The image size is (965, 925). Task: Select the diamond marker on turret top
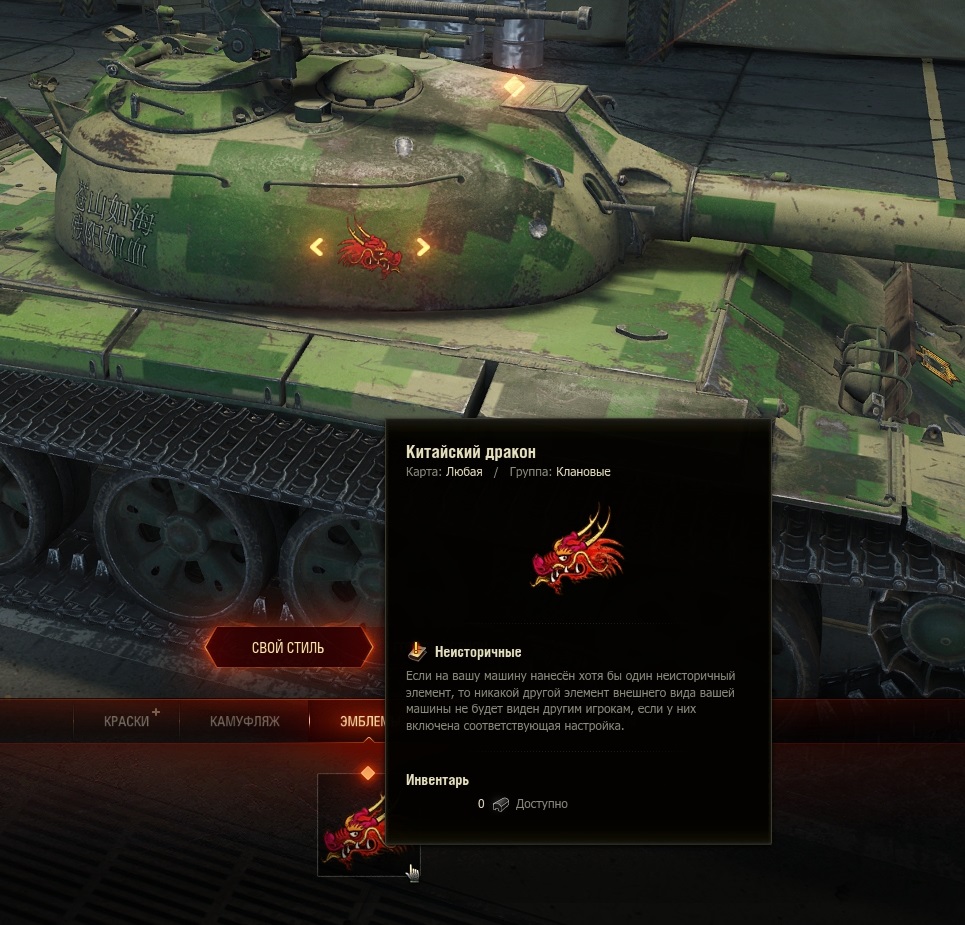click(514, 87)
